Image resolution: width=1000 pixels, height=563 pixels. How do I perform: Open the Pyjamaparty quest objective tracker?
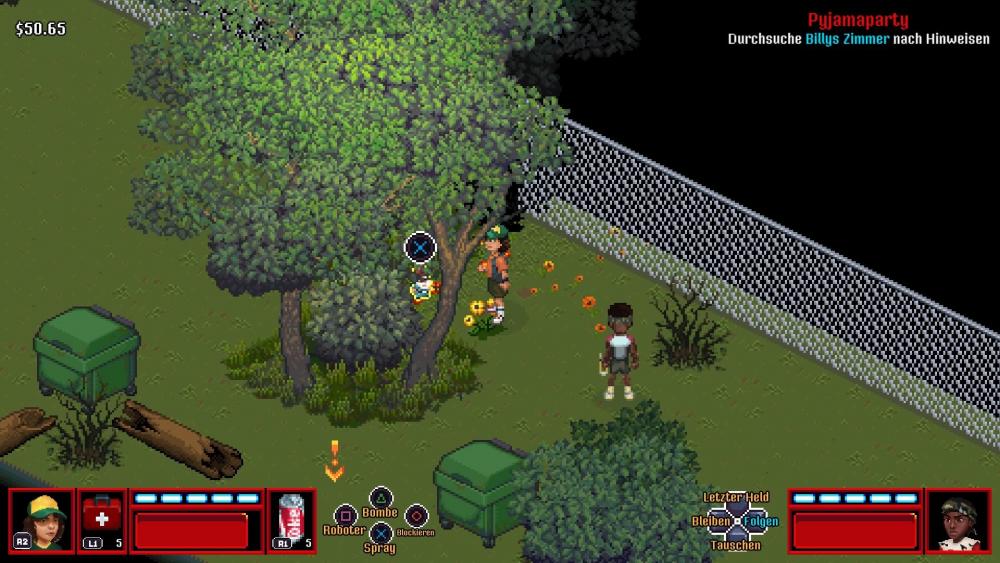click(x=857, y=21)
